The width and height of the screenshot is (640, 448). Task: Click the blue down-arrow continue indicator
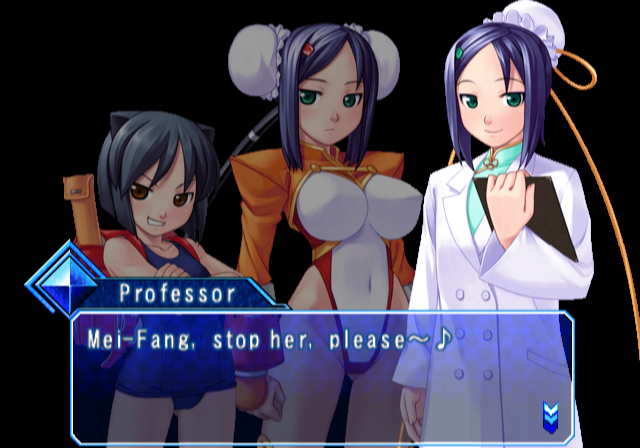coord(549,412)
